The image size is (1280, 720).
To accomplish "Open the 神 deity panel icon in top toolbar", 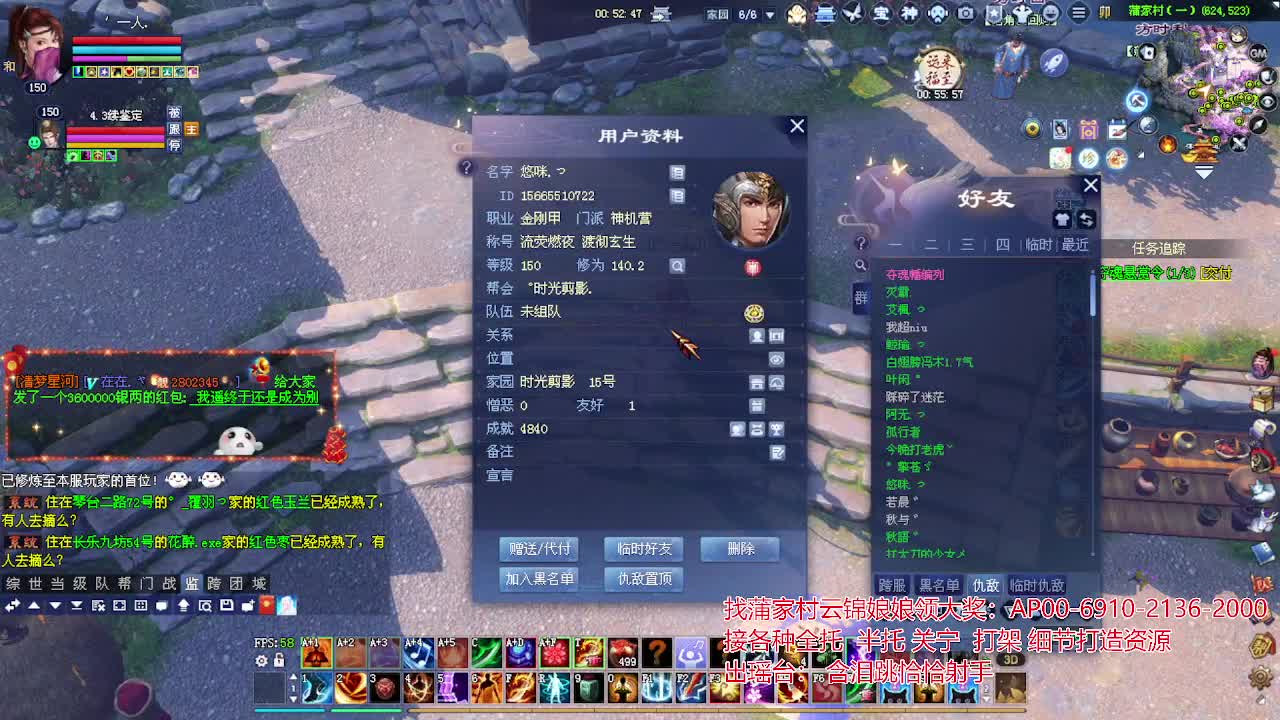I will (908, 13).
